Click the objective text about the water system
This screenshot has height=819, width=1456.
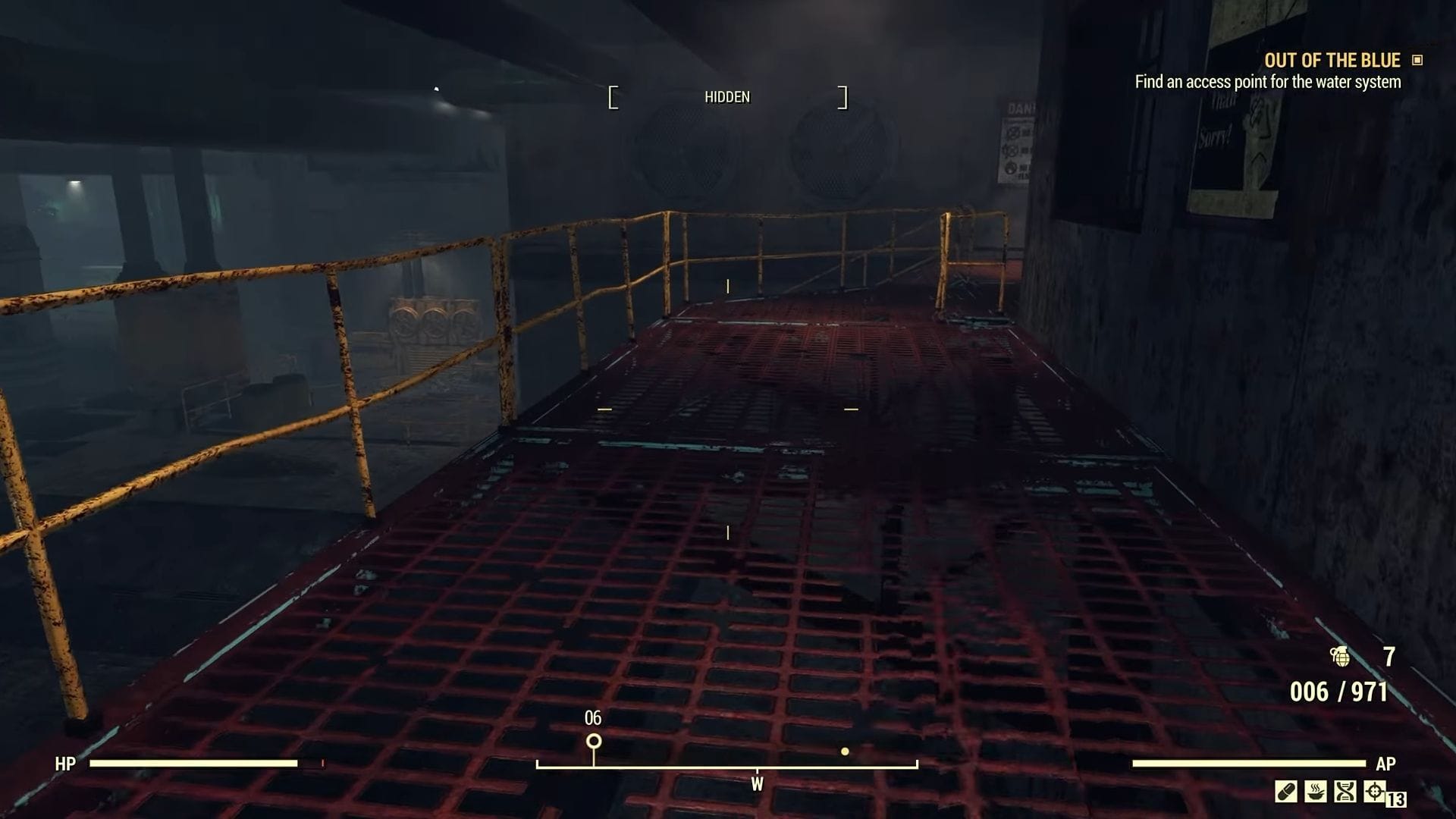coord(1269,83)
